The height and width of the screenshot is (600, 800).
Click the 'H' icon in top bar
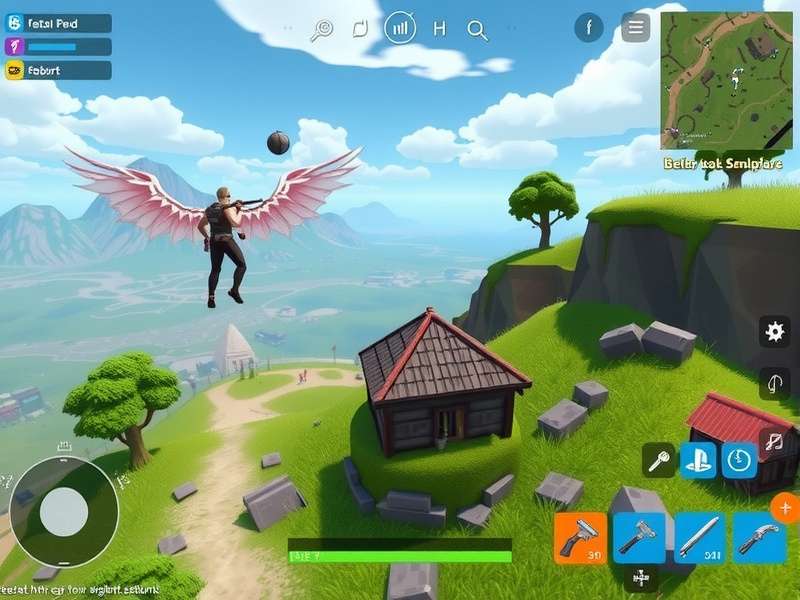[x=438, y=29]
